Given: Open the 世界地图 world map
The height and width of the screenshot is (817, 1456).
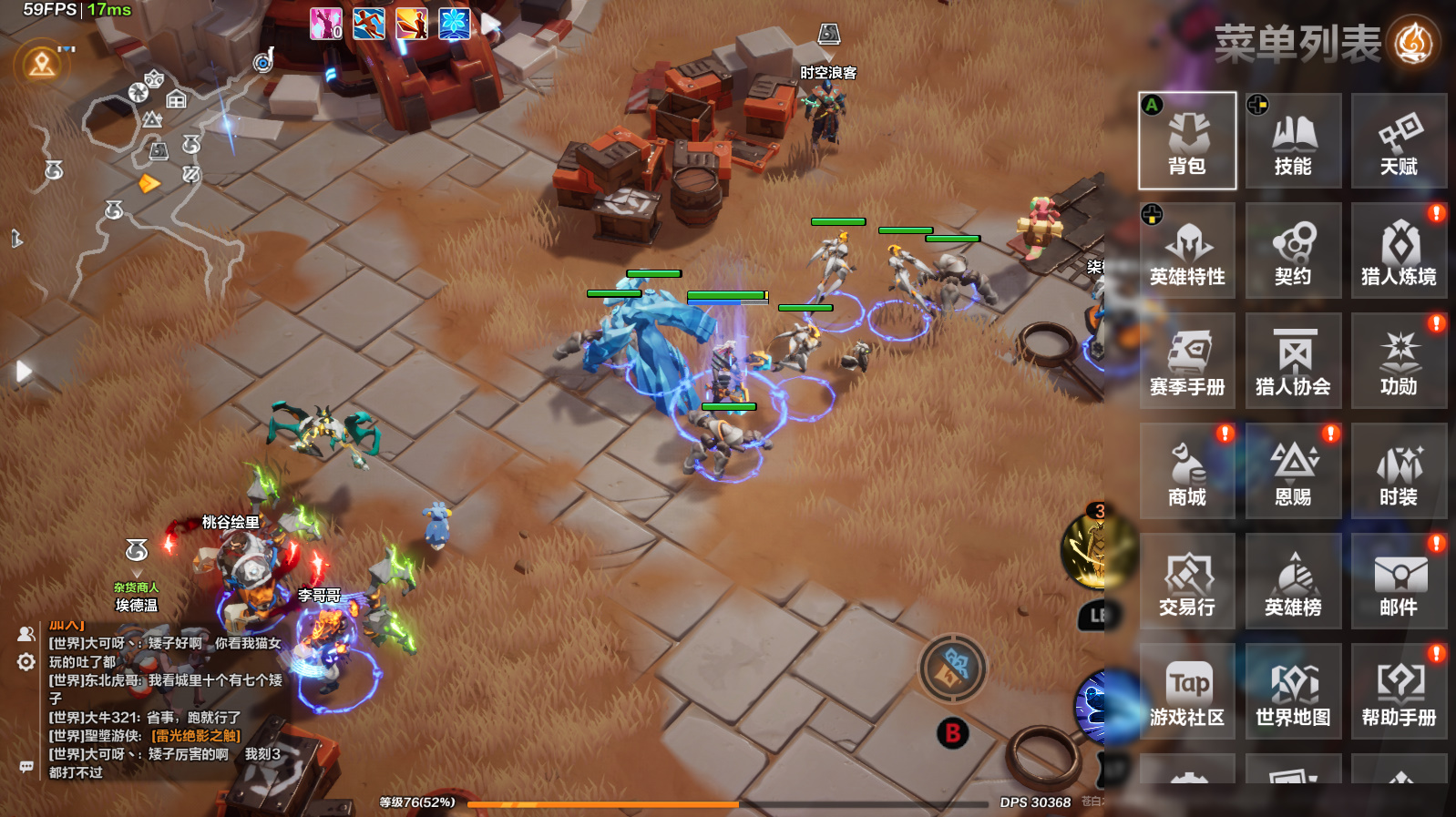Looking at the screenshot, I should point(1293,691).
